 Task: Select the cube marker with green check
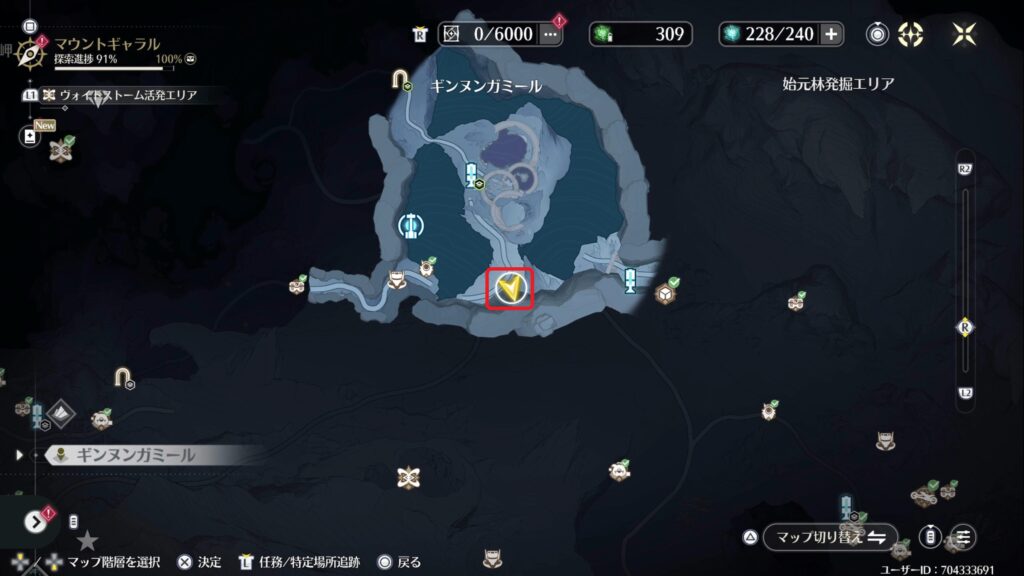[x=664, y=293]
